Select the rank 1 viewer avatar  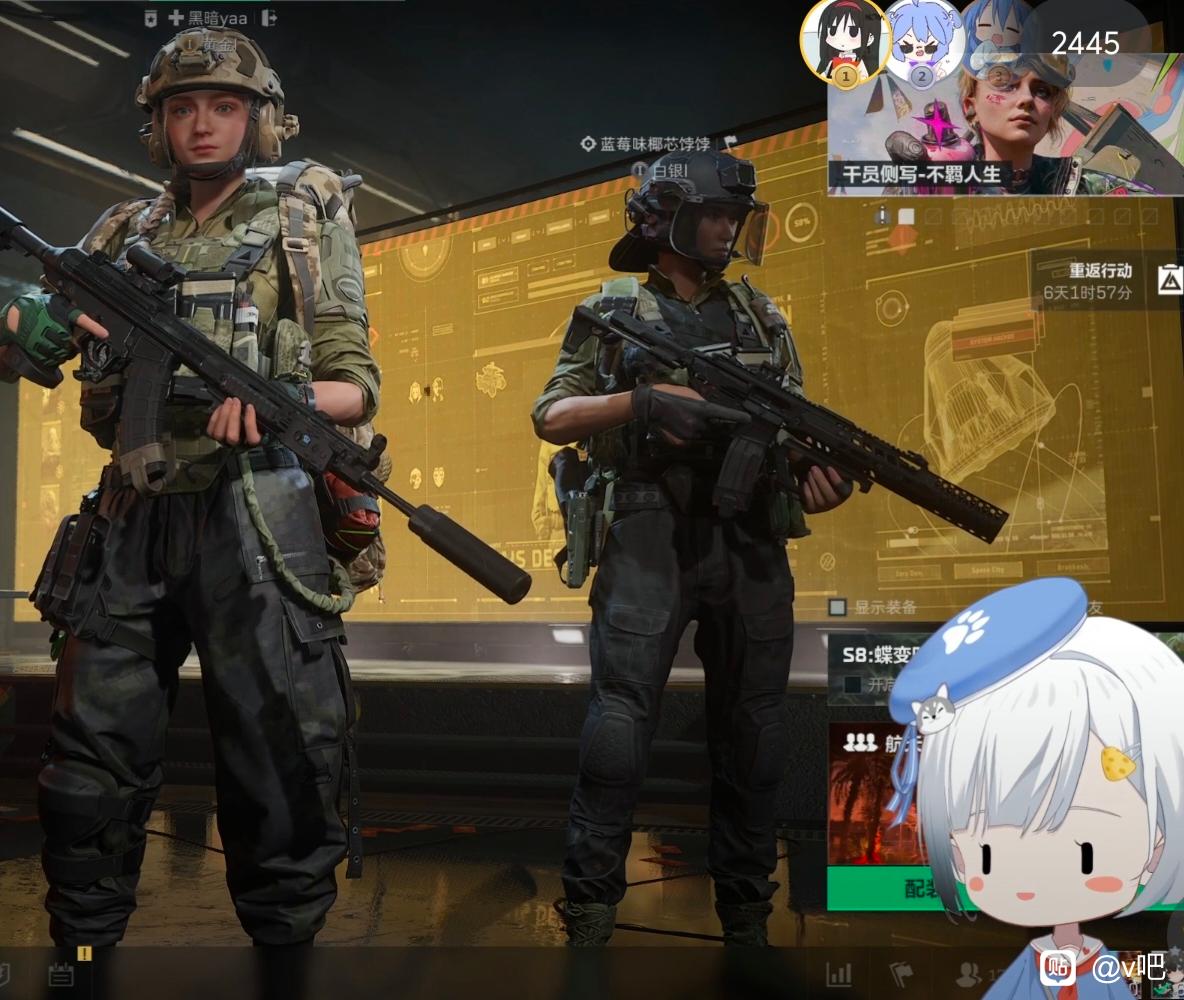tap(845, 43)
